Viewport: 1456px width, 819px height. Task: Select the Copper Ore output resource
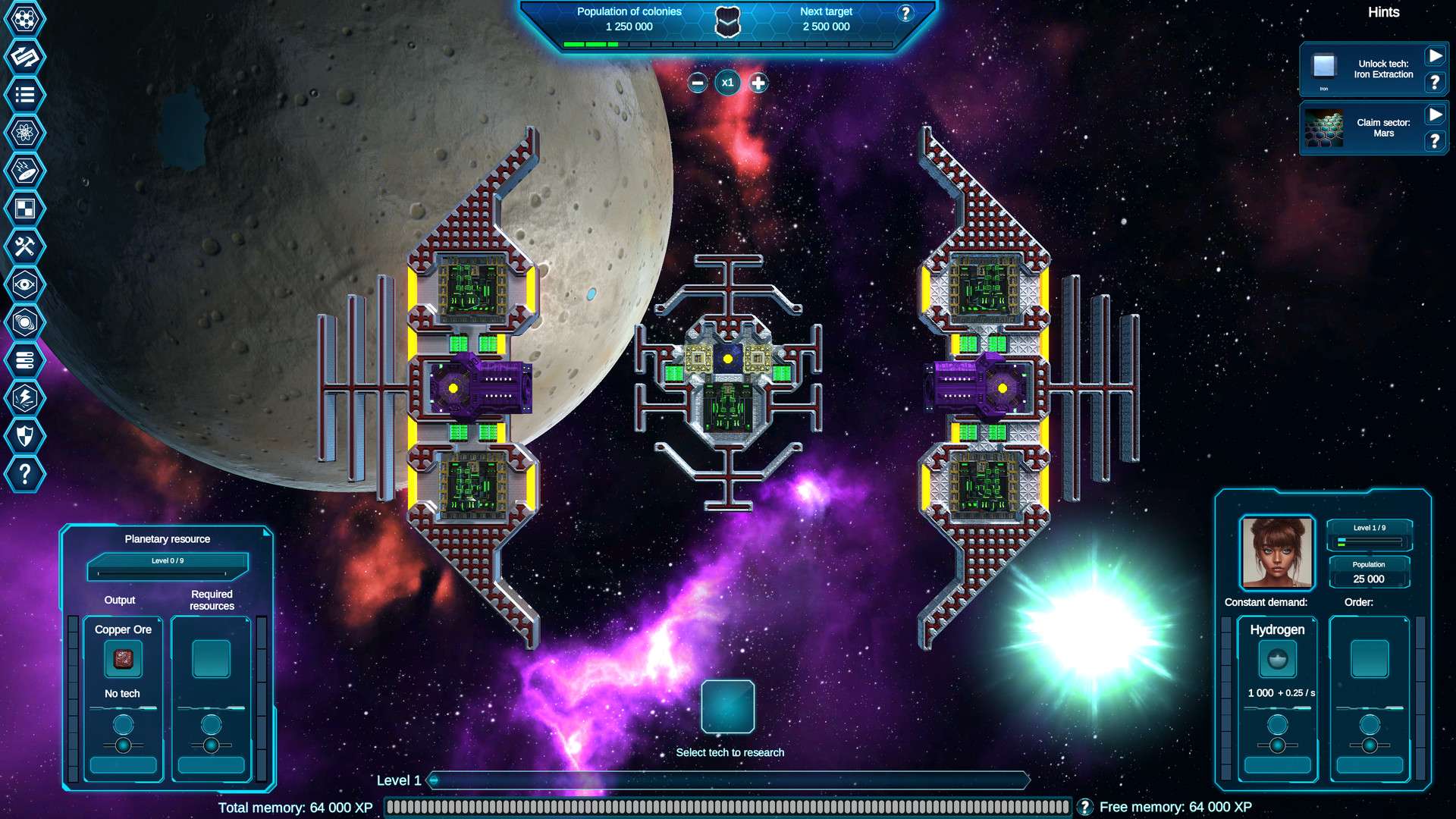tap(123, 658)
